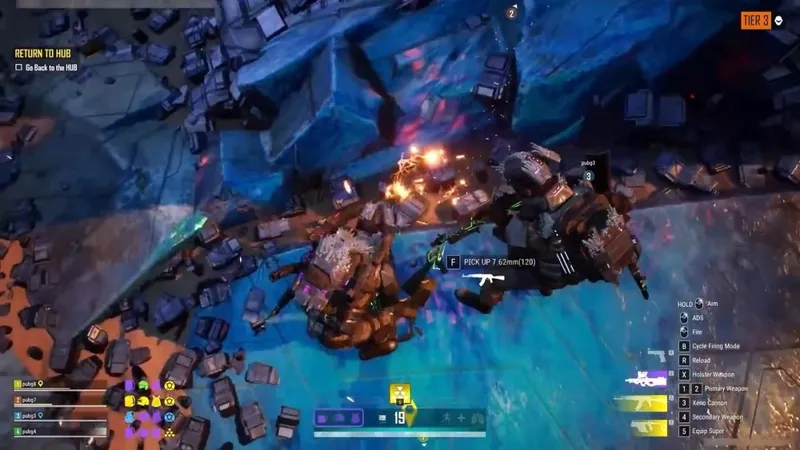Screen dimensions: 800x450
Task: Click the purple gear slots panel
Action: [x=341, y=418]
